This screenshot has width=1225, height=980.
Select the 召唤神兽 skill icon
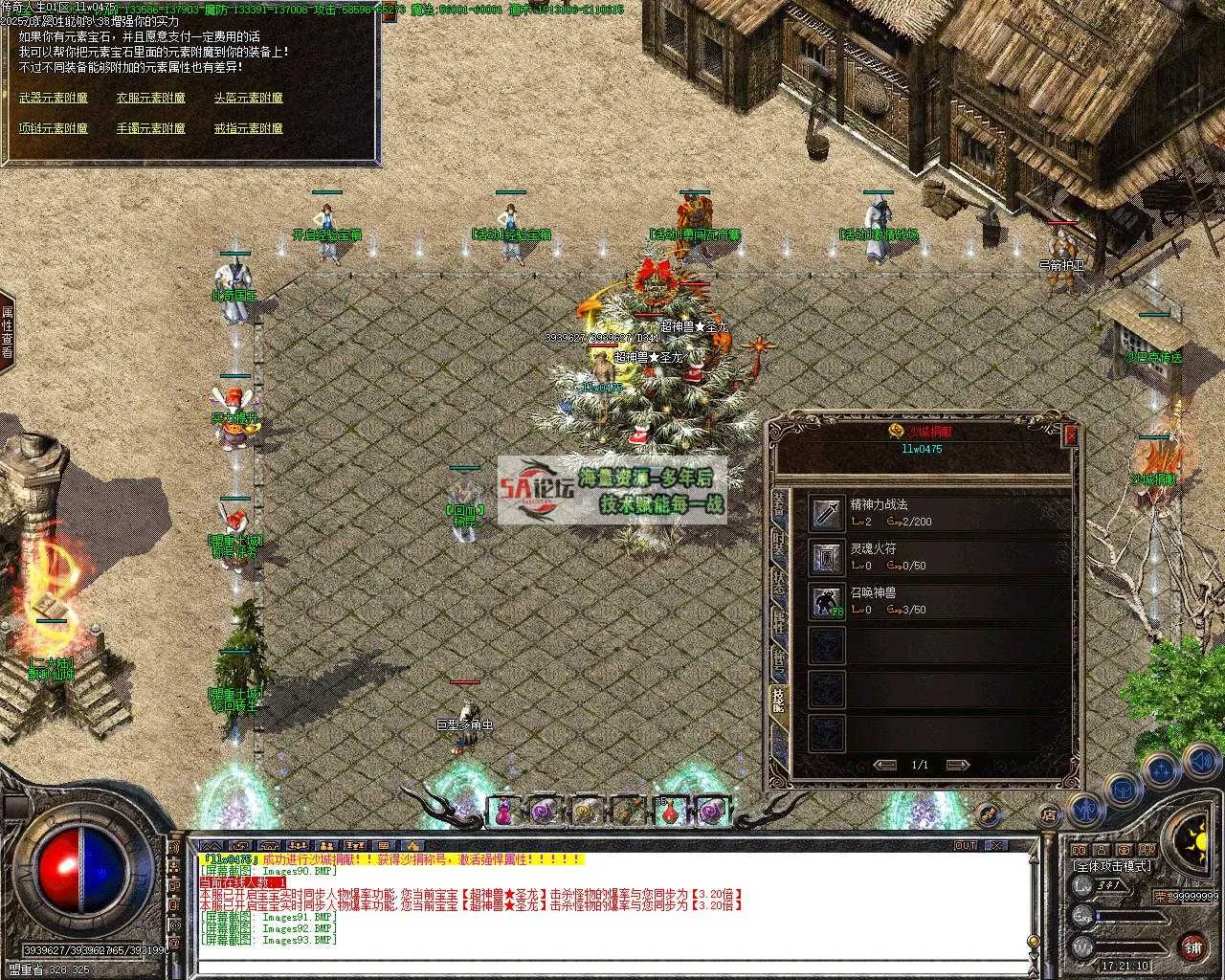(x=827, y=601)
